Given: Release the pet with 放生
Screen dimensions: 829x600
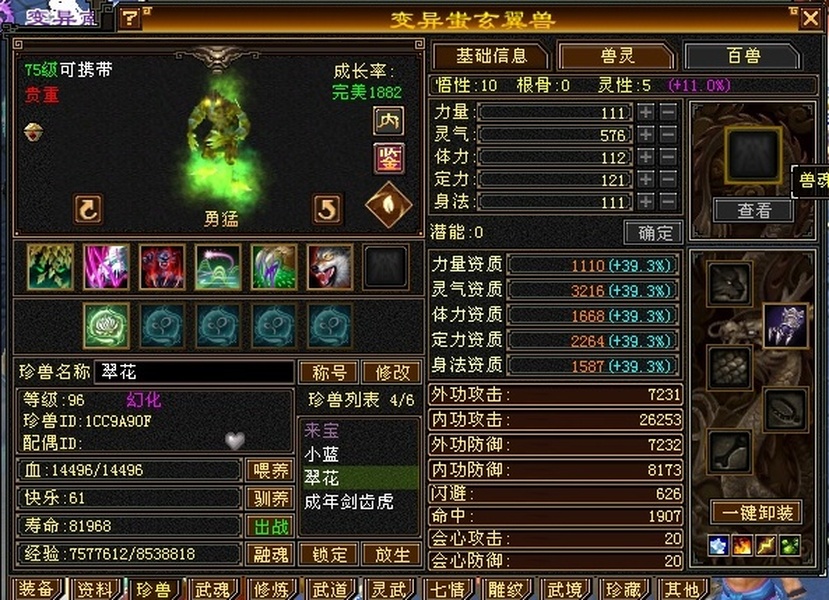Looking at the screenshot, I should tap(391, 554).
